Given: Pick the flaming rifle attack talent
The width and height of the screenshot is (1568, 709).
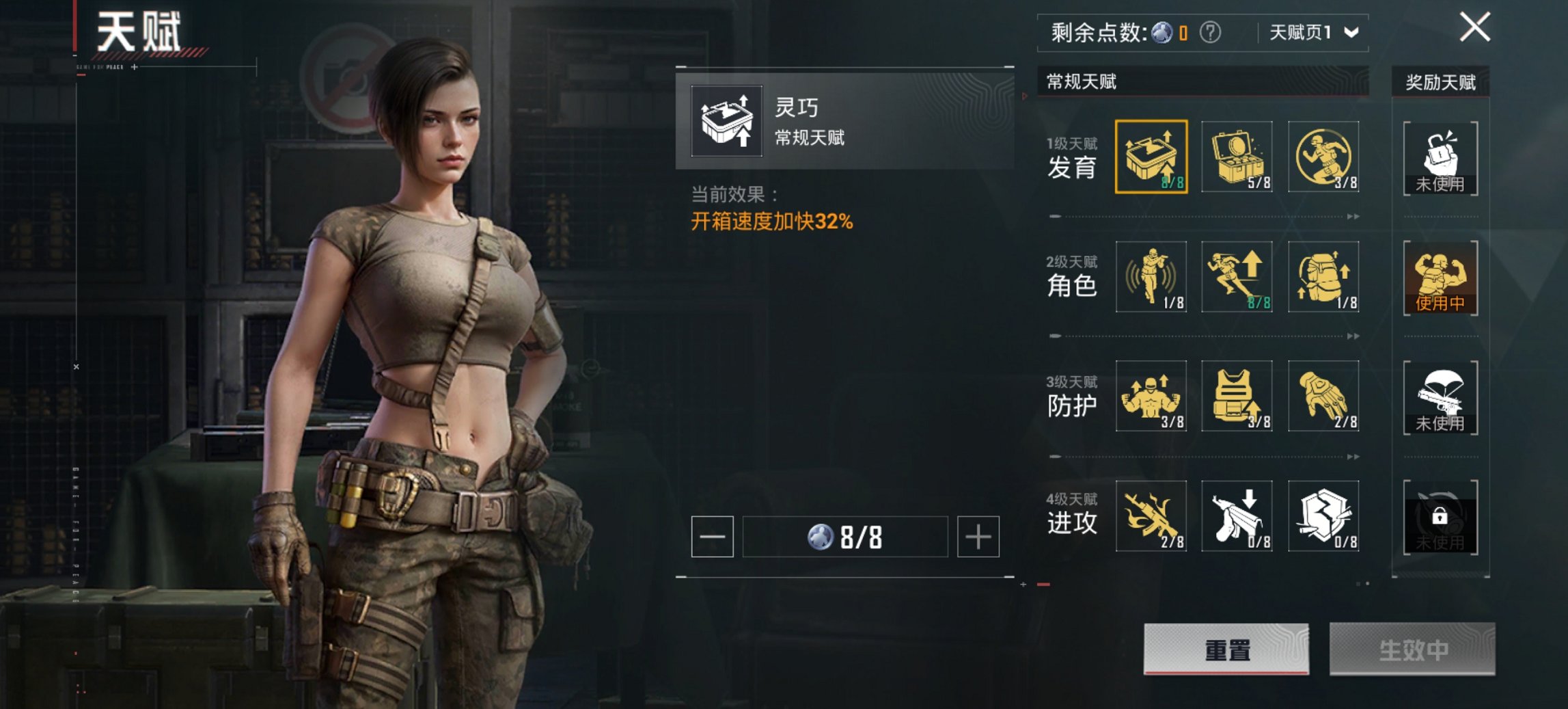Looking at the screenshot, I should pyautogui.click(x=1151, y=516).
